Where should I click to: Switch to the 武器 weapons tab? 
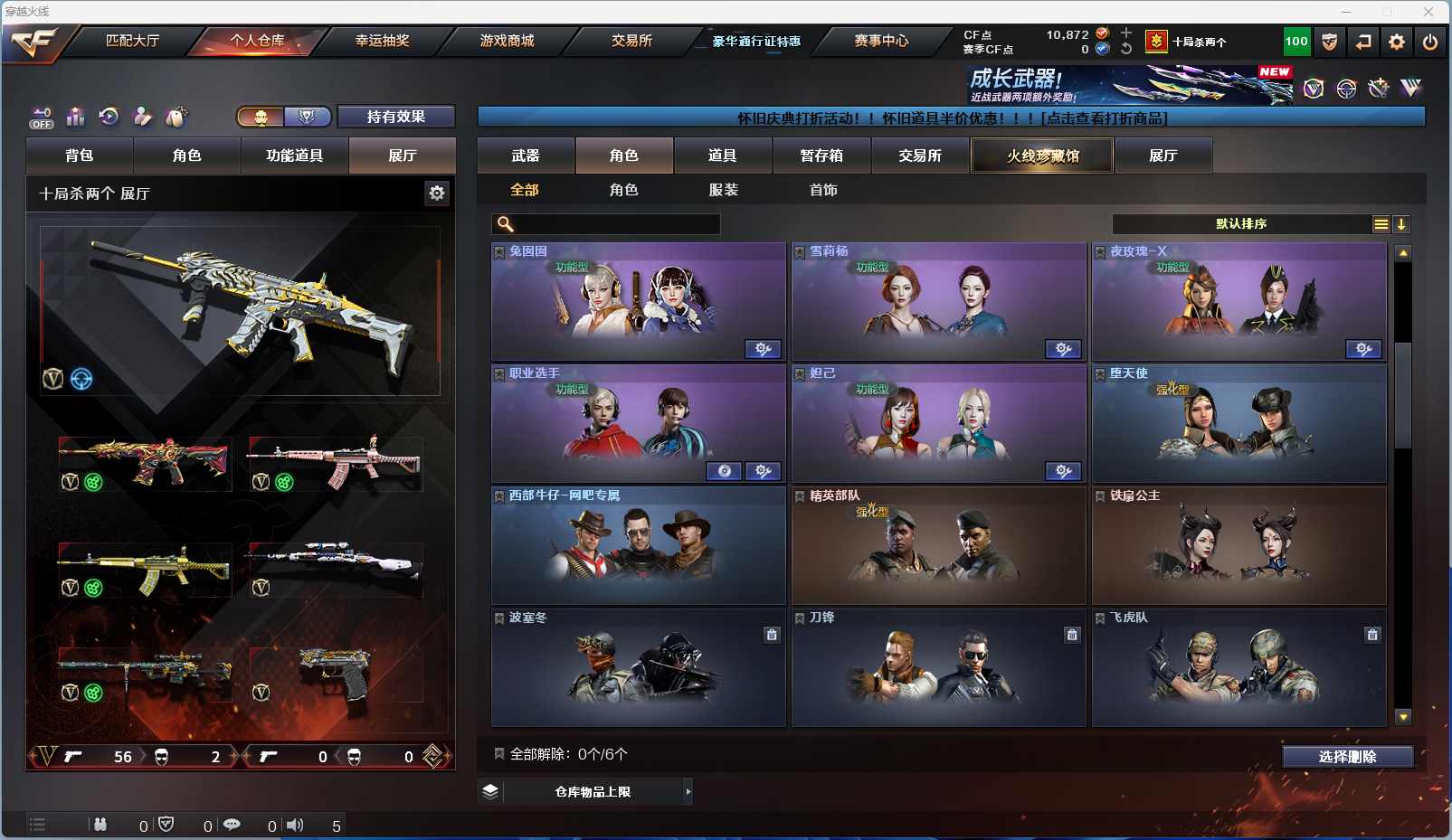(x=526, y=156)
